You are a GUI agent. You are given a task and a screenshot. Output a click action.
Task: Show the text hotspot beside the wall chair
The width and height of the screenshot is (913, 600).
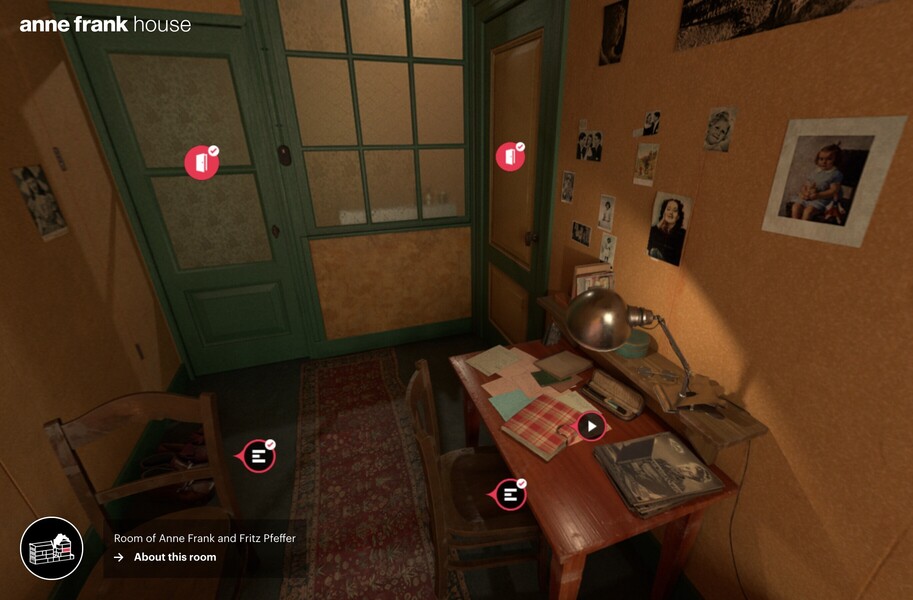259,456
